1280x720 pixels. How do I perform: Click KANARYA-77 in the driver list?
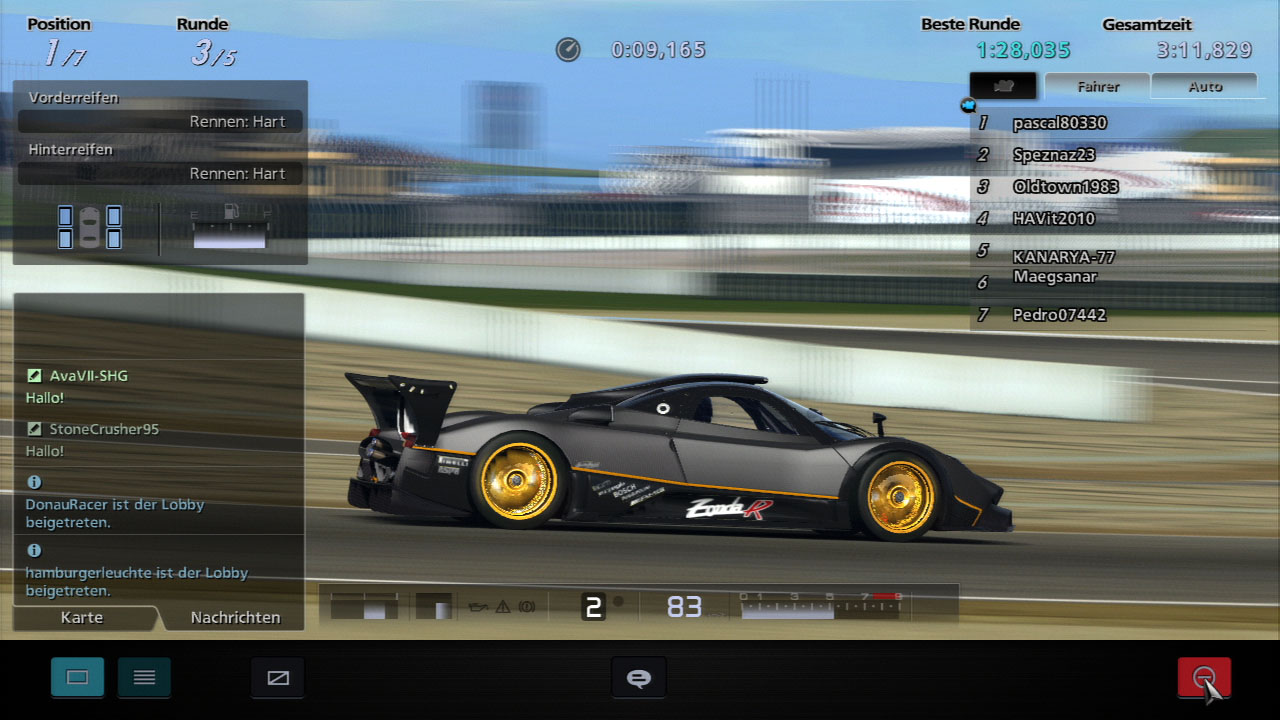1063,256
